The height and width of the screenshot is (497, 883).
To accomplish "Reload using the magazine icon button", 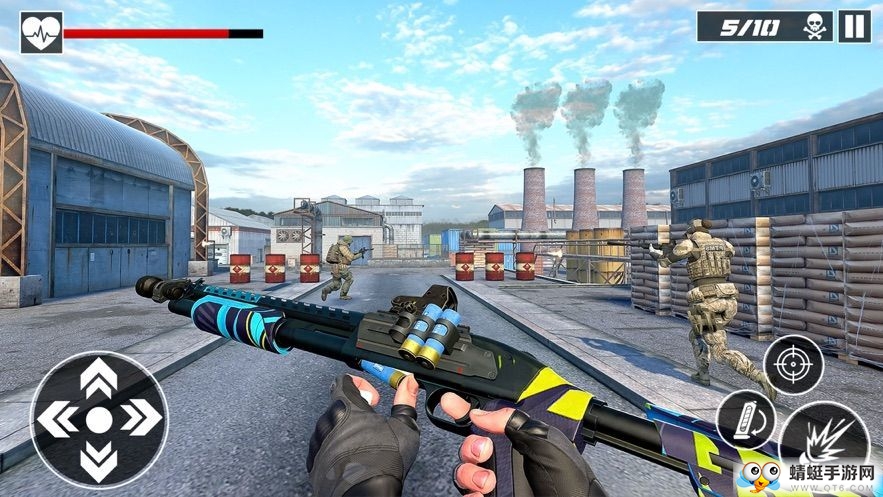I will click(x=745, y=420).
